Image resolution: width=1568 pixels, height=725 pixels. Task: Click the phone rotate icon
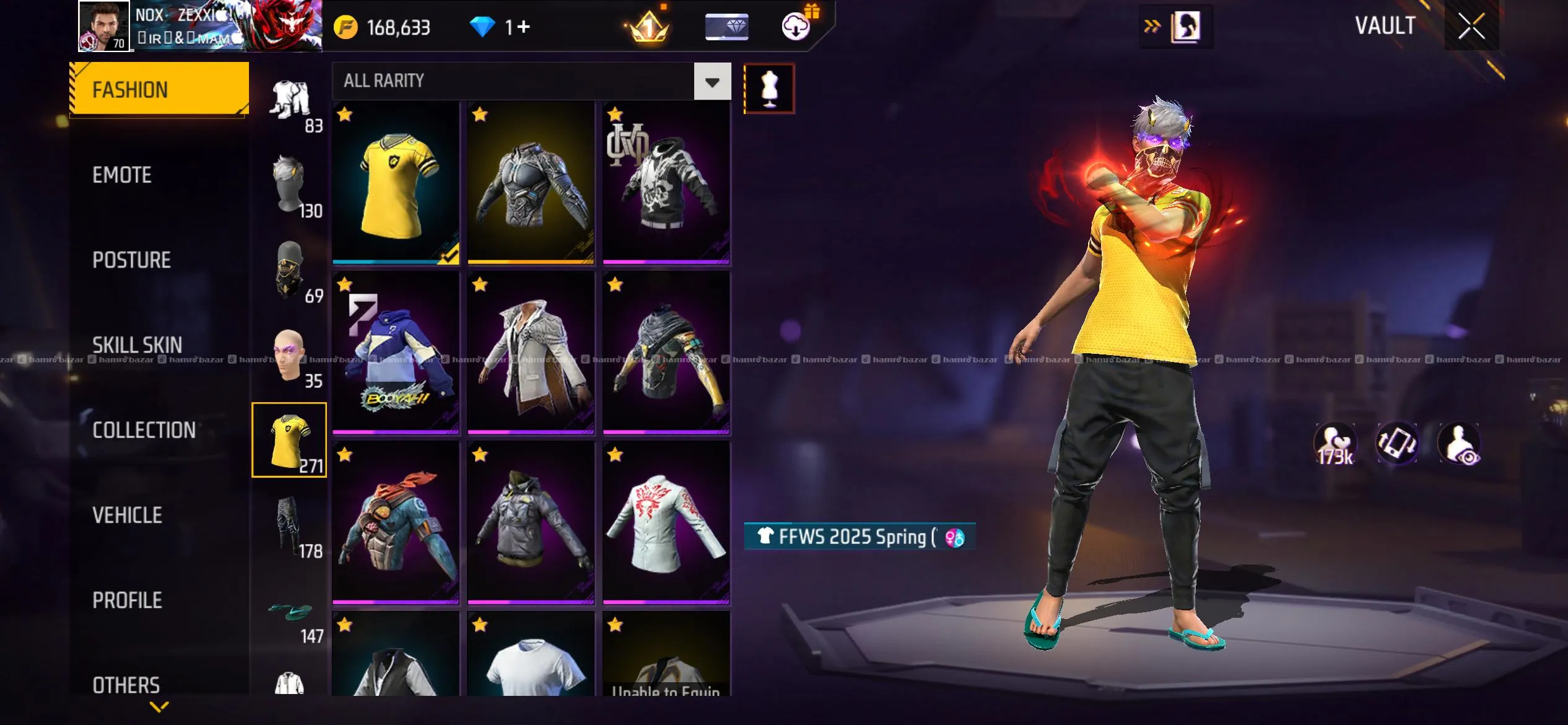tap(1397, 444)
